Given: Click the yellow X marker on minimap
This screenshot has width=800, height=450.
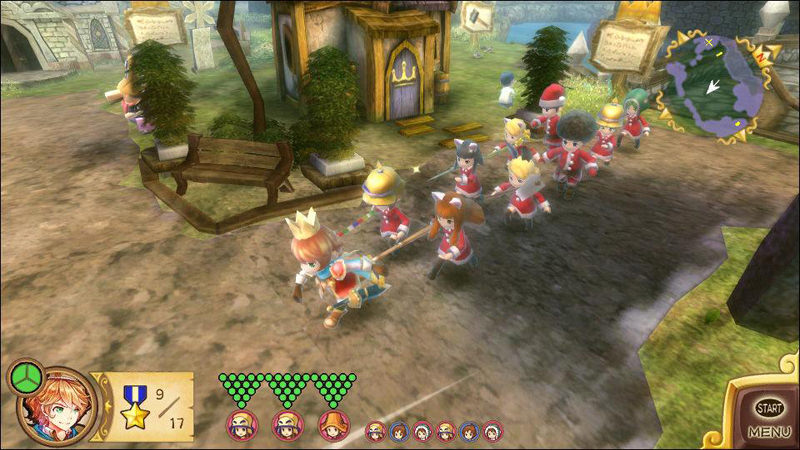Looking at the screenshot, I should click(709, 44).
